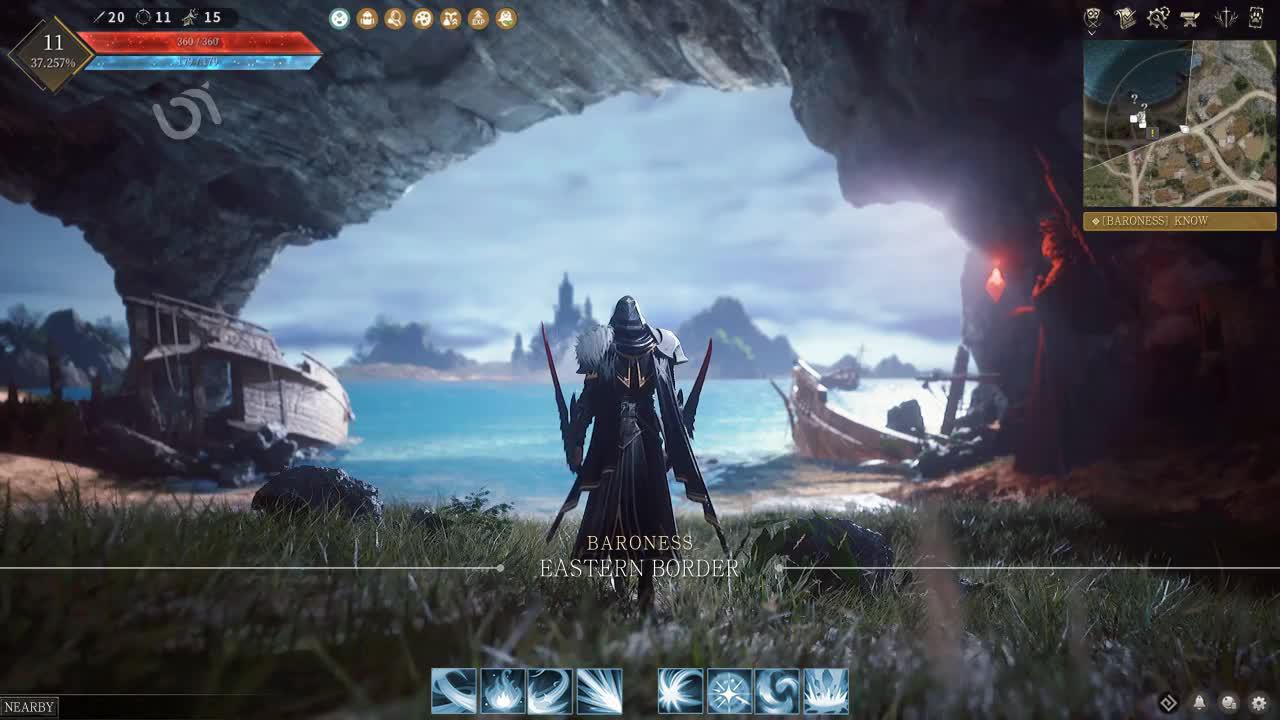Screen dimensions: 1280x720
Task: Activate the blue flame skill
Action: point(502,691)
